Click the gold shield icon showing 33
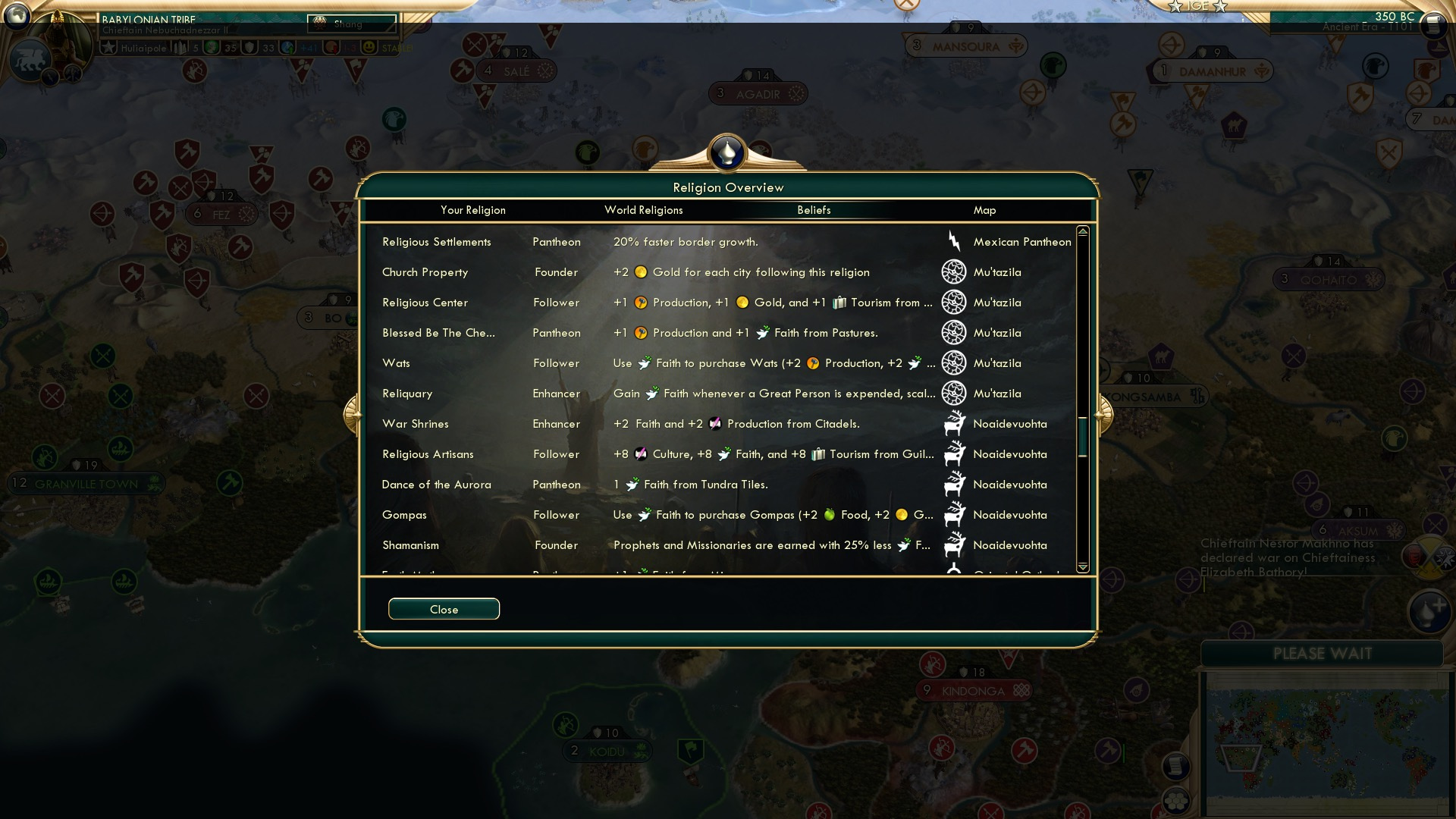 250,47
